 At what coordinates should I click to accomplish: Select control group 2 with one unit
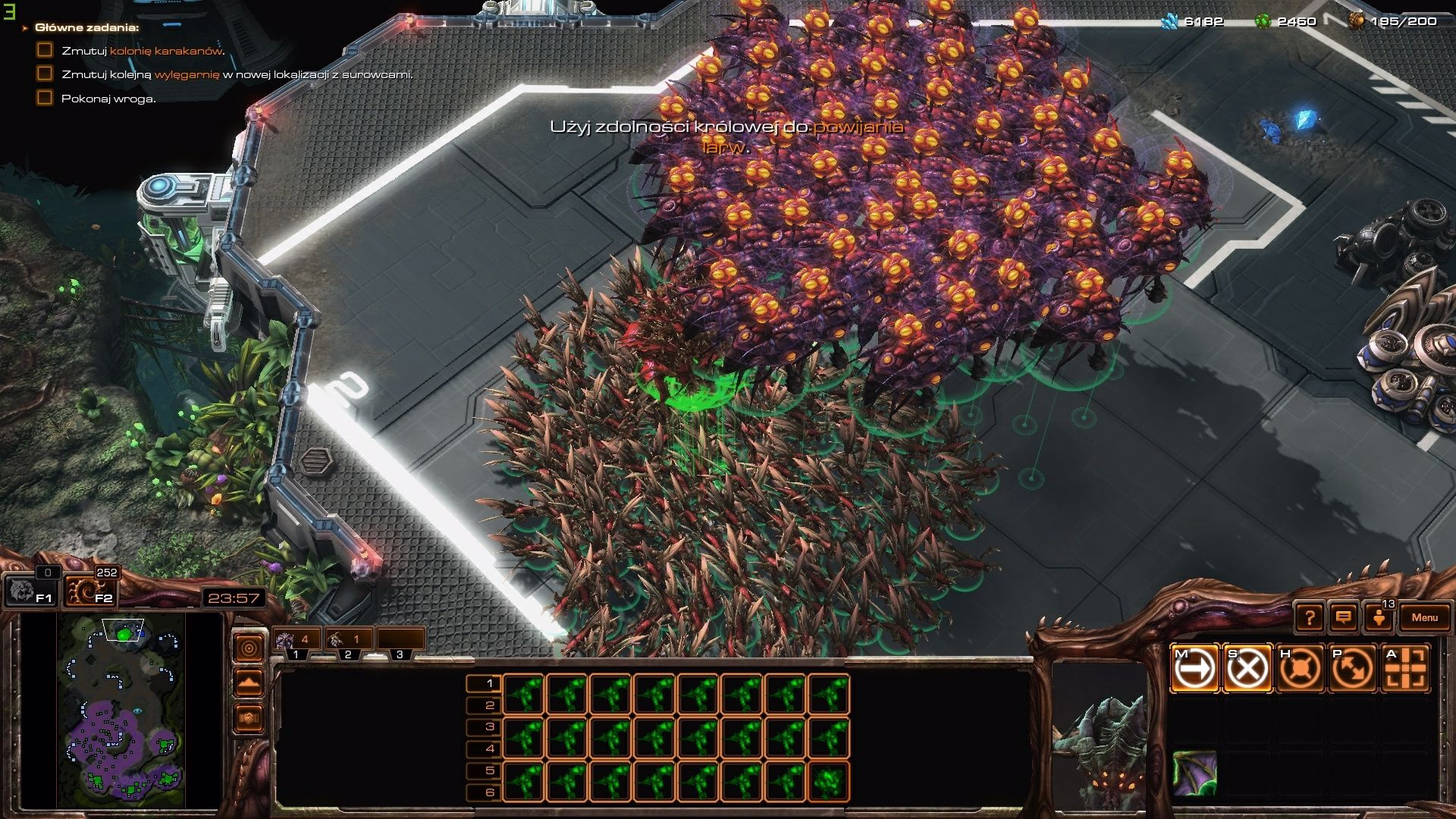347,642
